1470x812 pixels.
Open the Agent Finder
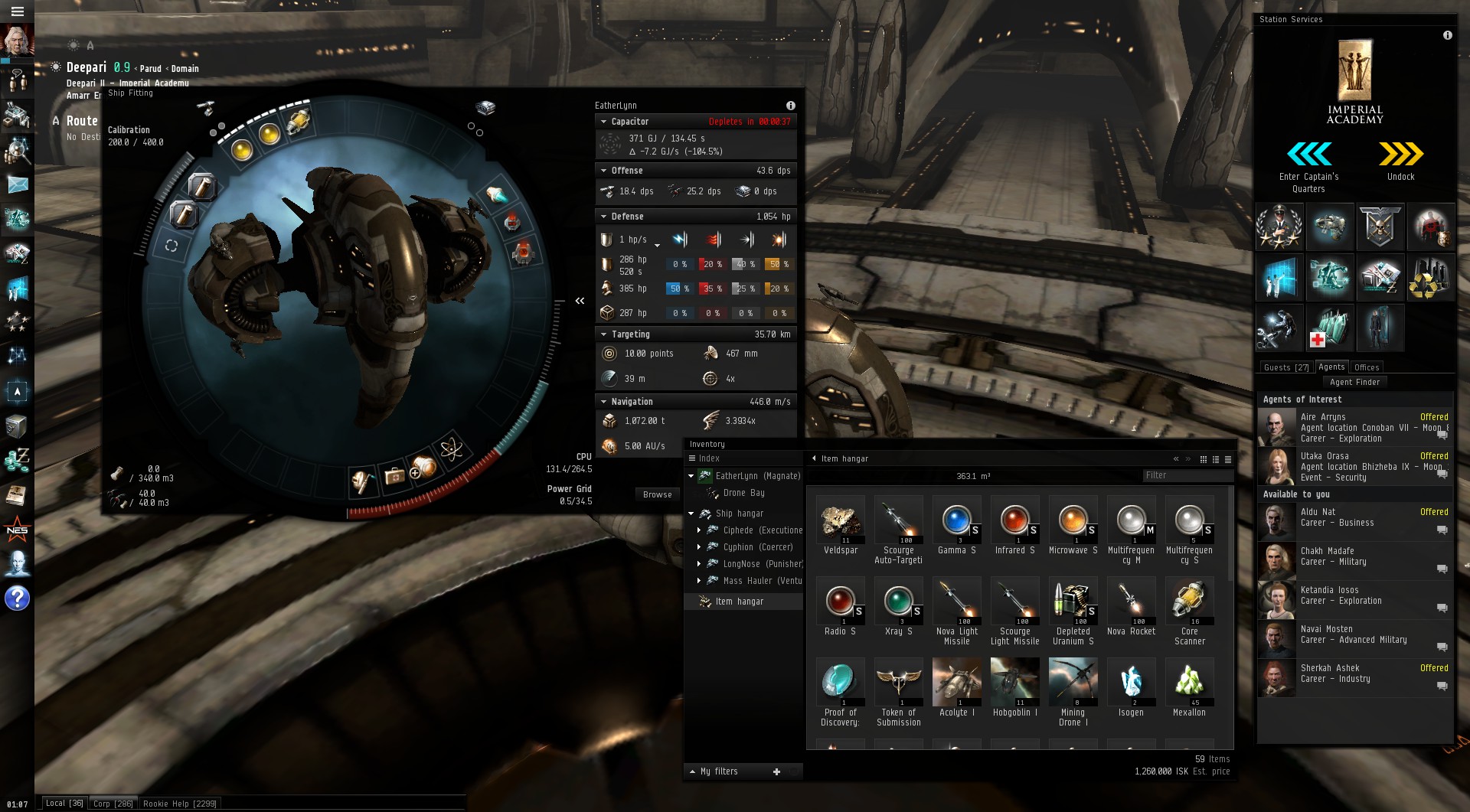tap(1354, 382)
